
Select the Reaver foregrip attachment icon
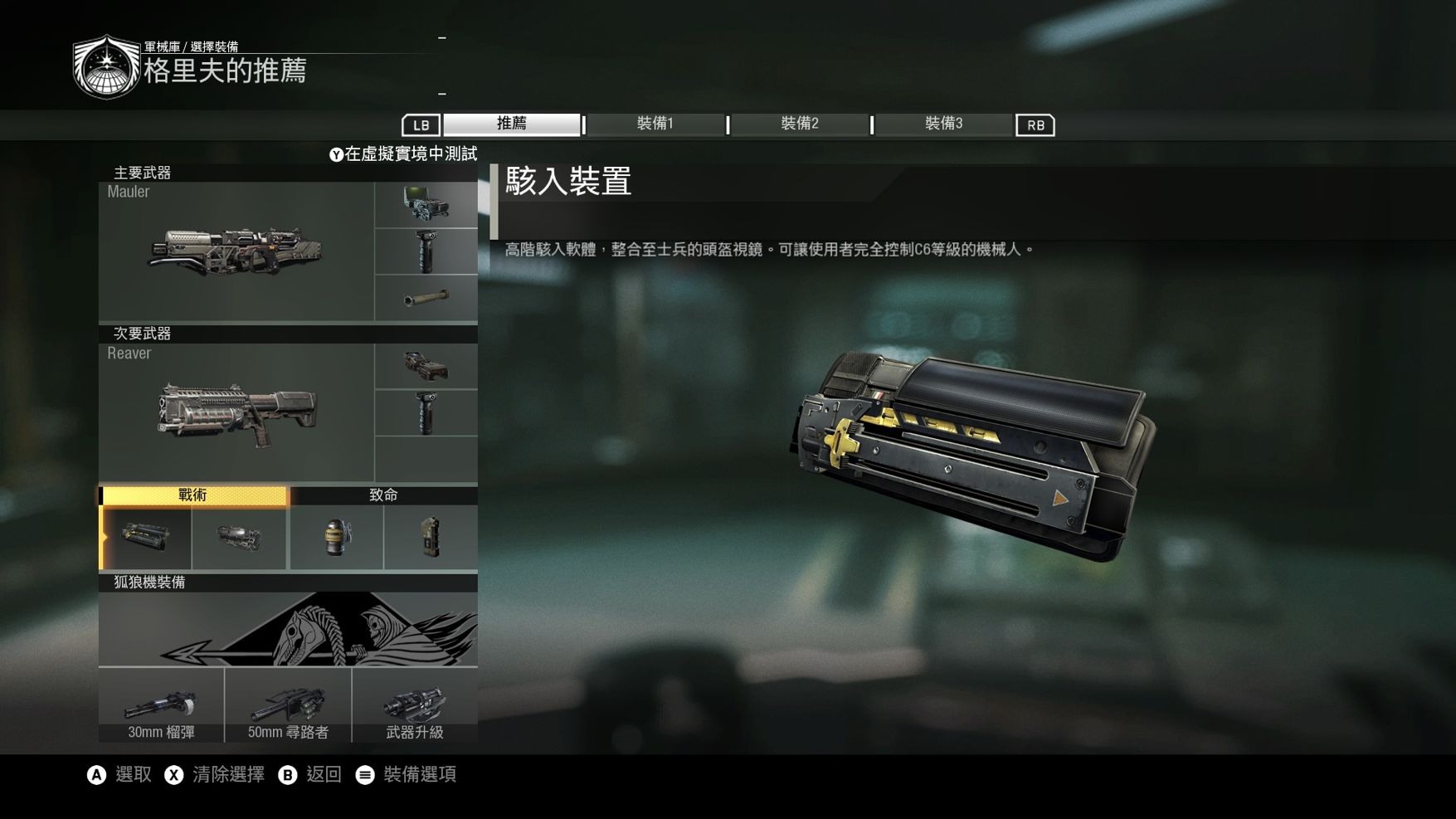pos(426,412)
